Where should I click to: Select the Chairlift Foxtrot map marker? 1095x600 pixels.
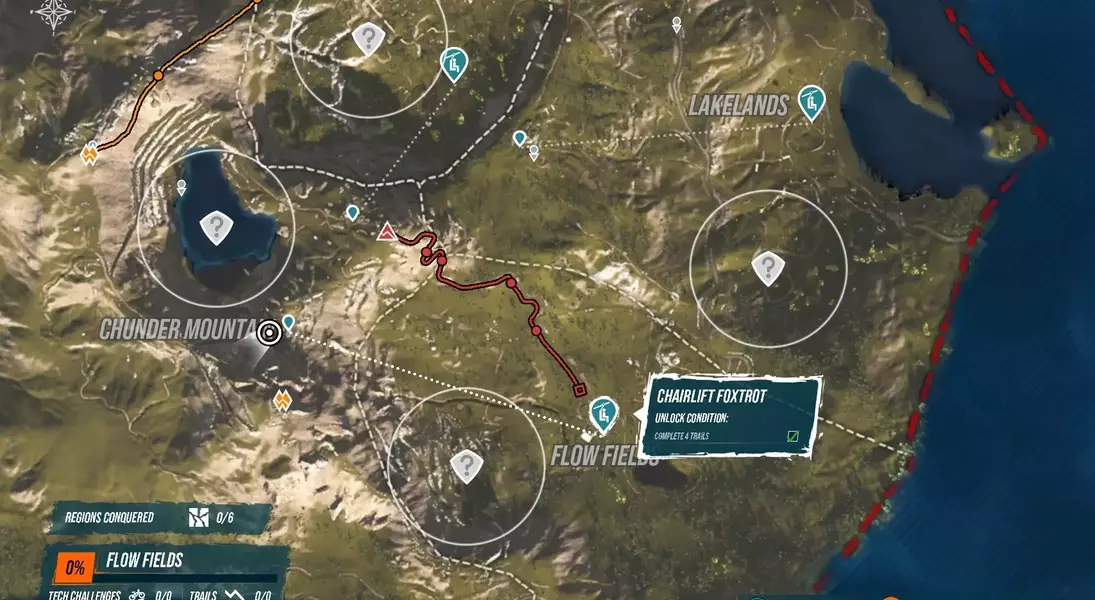coord(601,411)
